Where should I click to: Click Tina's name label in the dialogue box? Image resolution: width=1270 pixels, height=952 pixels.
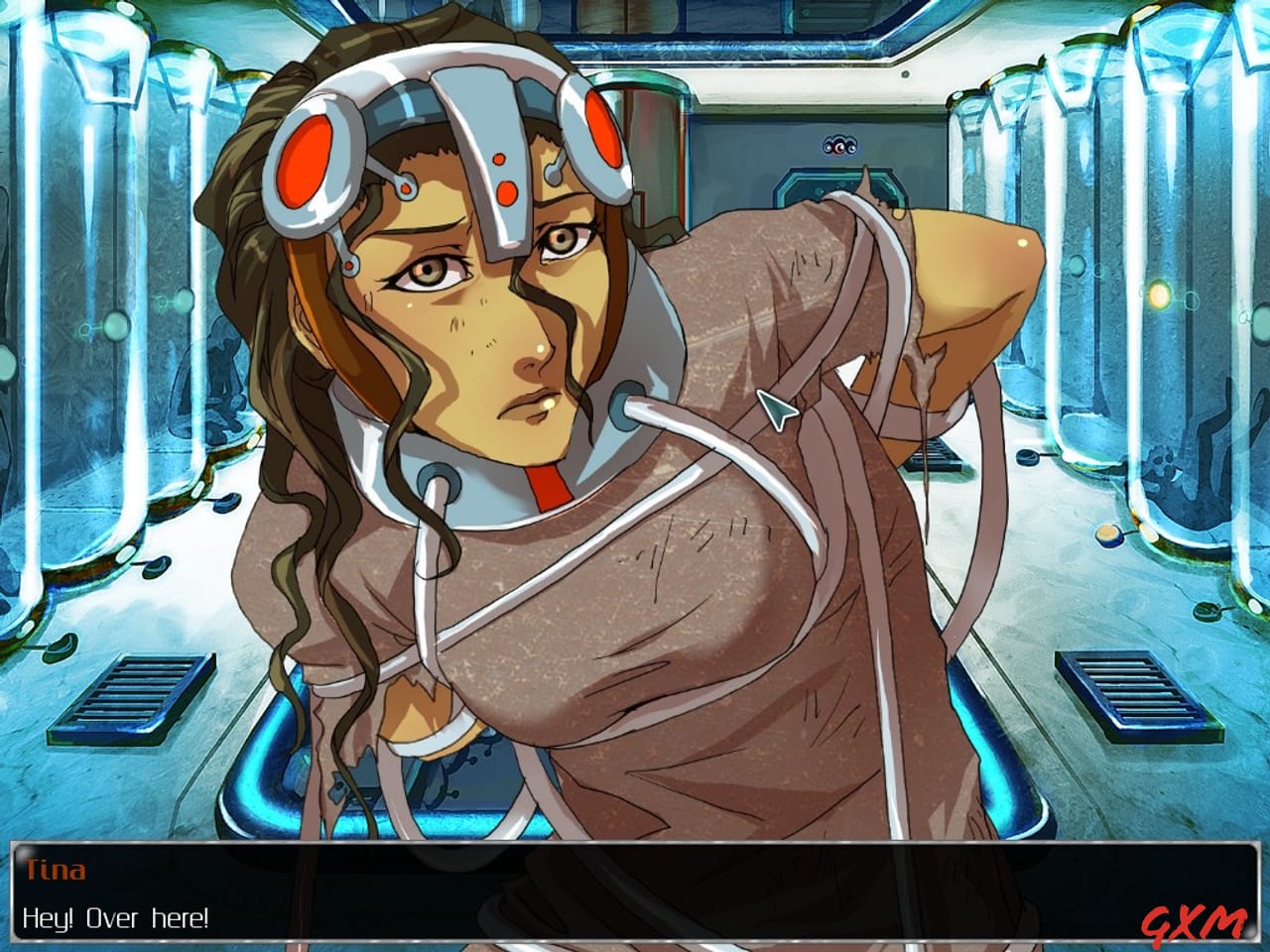tap(55, 870)
